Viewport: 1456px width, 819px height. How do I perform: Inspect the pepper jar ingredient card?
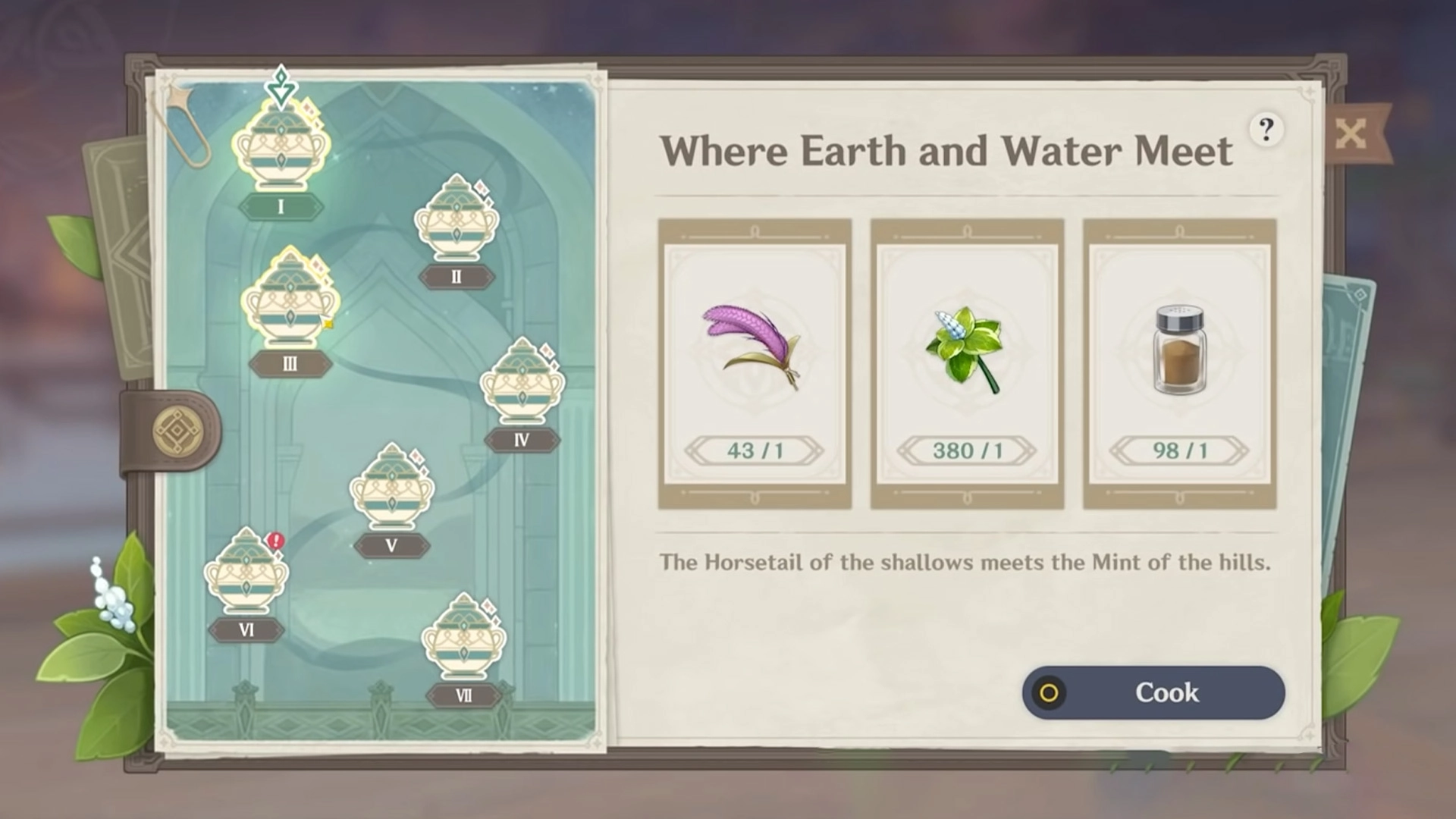click(1179, 364)
